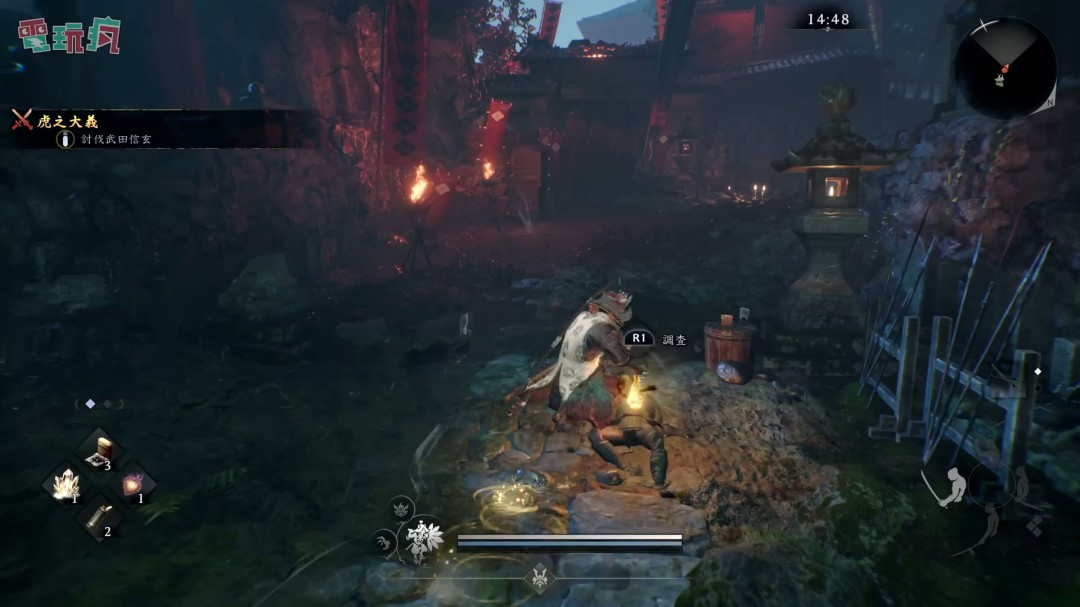This screenshot has height=607, width=1080.
Task: Select the elixir item slot with count 3
Action: (100, 451)
